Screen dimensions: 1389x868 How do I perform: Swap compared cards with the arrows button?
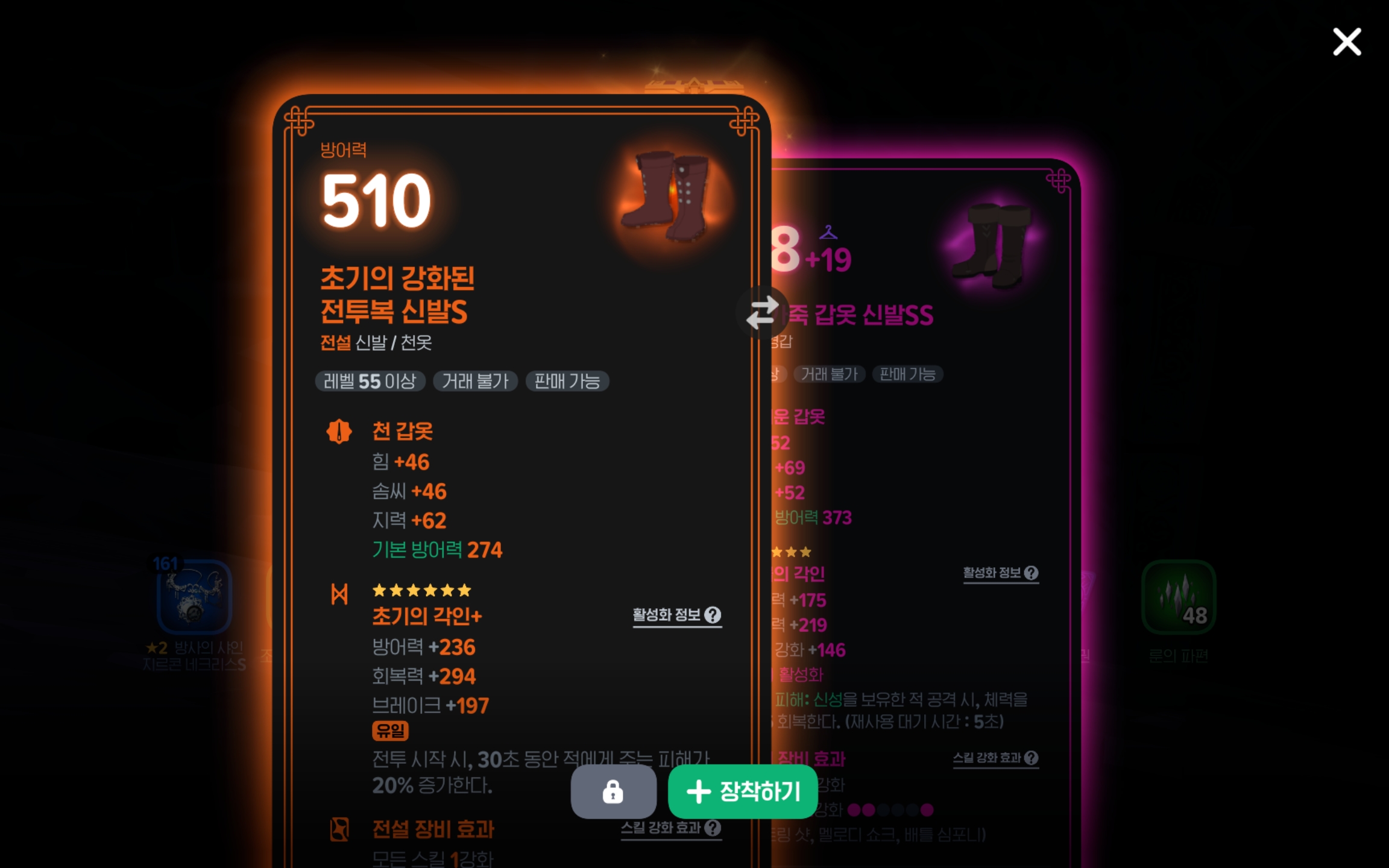click(762, 312)
